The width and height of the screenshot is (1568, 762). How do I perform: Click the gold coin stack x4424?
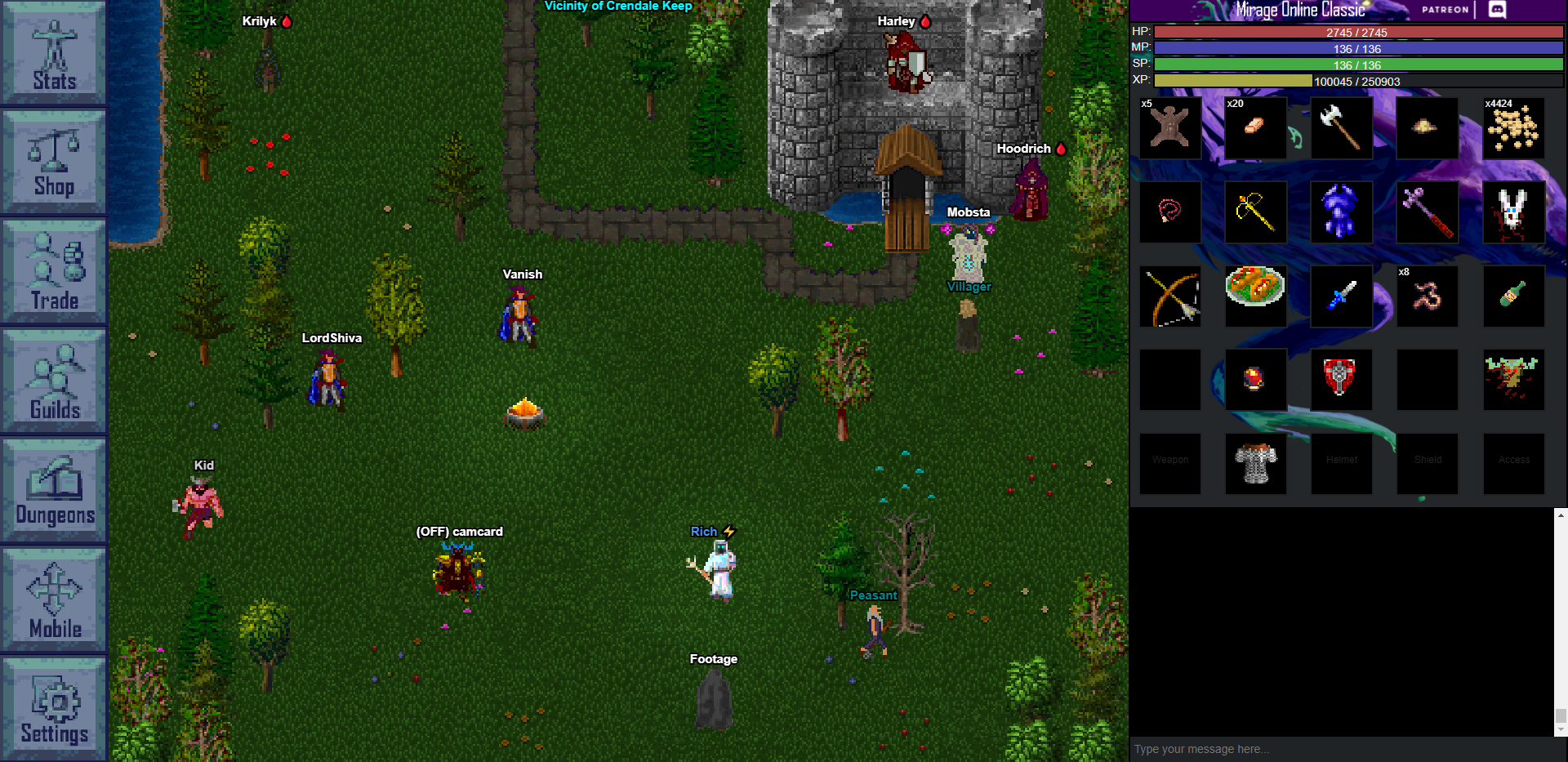coord(1513,128)
